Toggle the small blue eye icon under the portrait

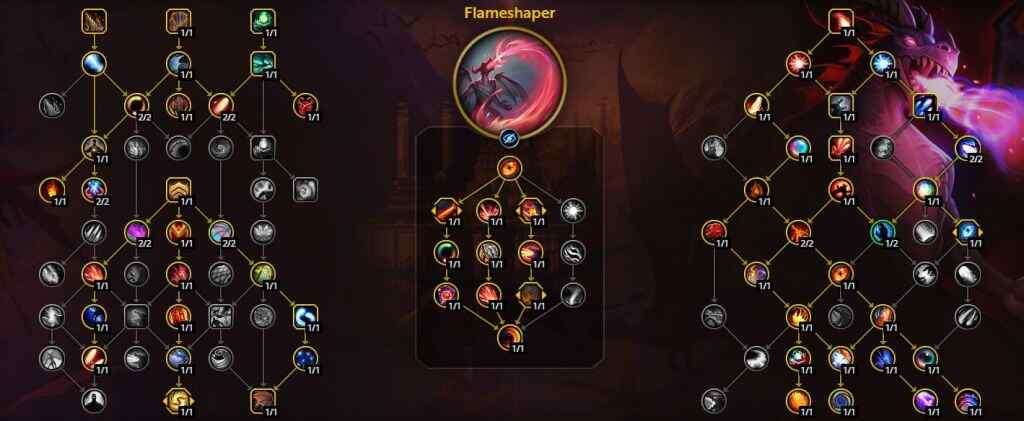coord(509,139)
